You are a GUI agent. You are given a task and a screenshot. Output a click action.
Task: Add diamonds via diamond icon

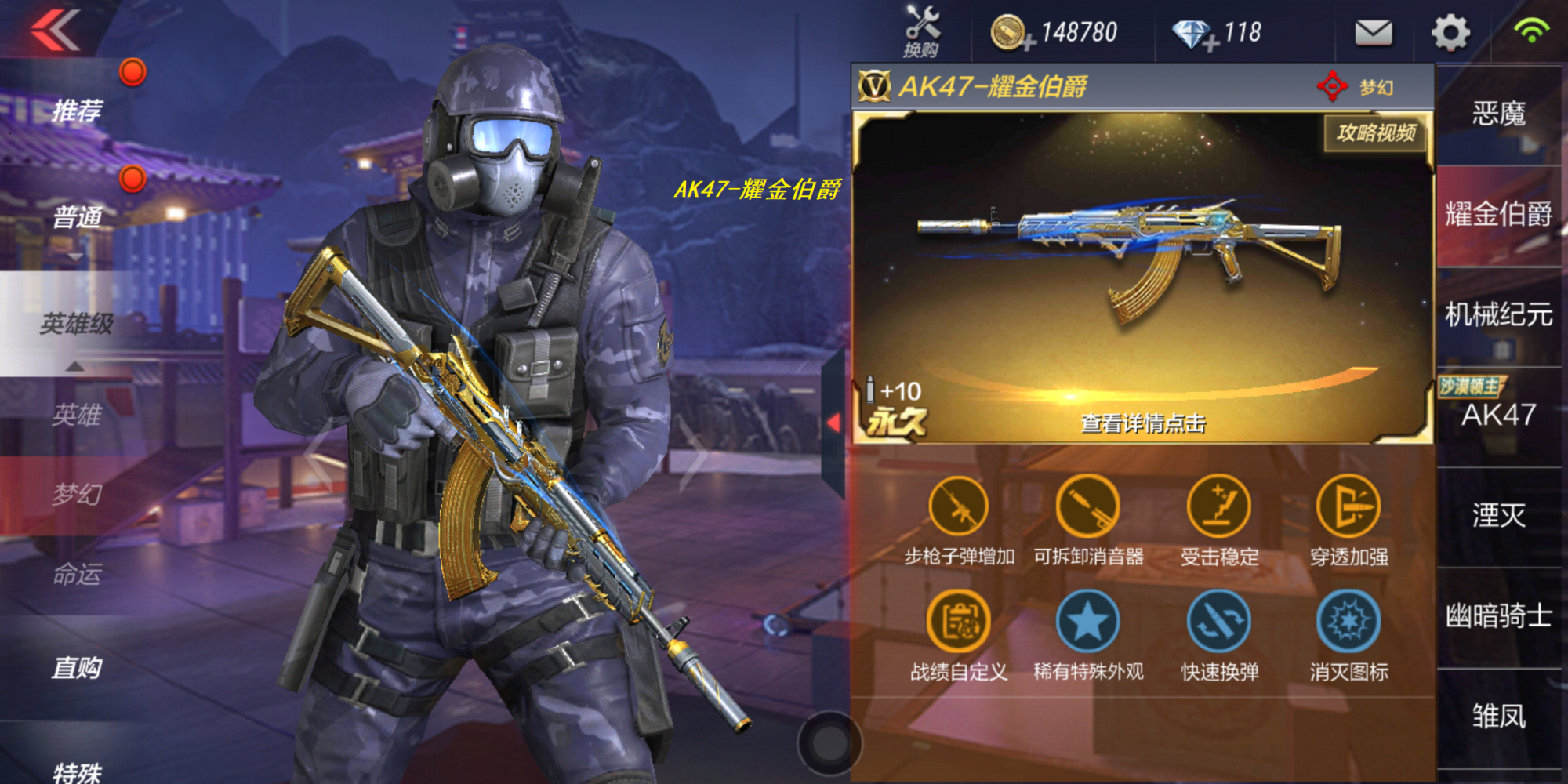pyautogui.click(x=1193, y=34)
